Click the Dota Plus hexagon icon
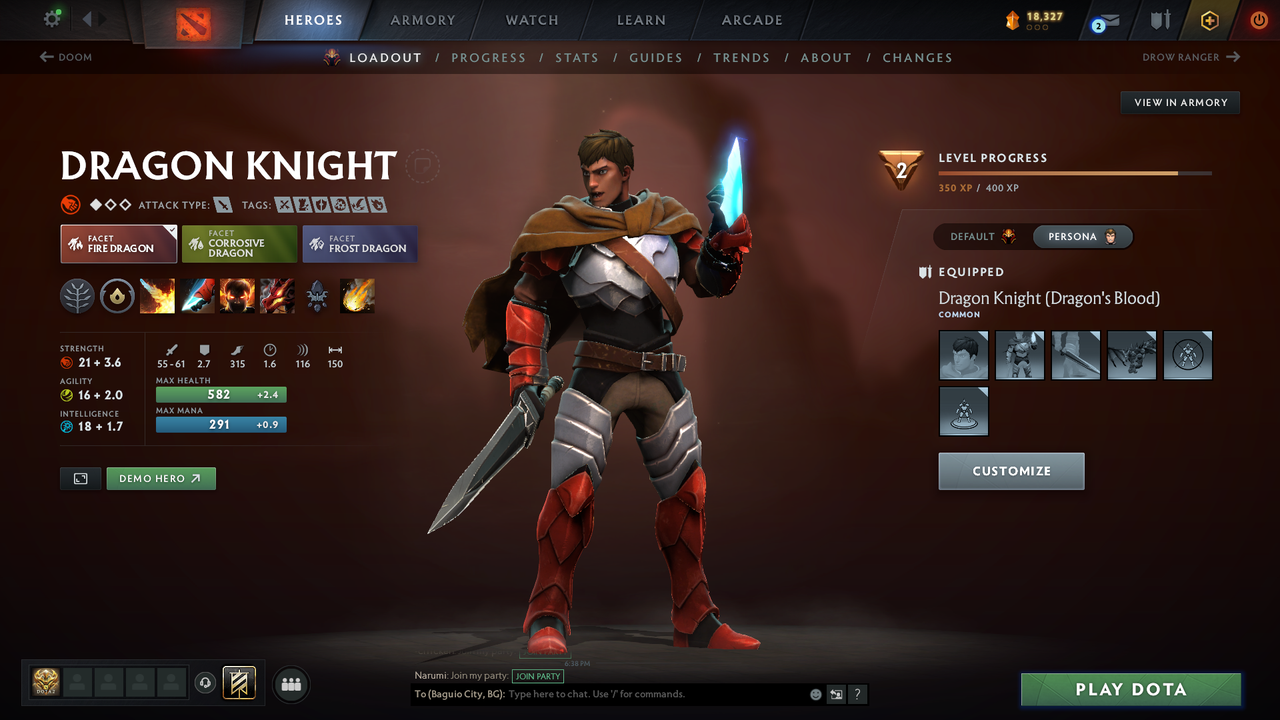Screen dimensions: 1280x720 [x=1209, y=20]
